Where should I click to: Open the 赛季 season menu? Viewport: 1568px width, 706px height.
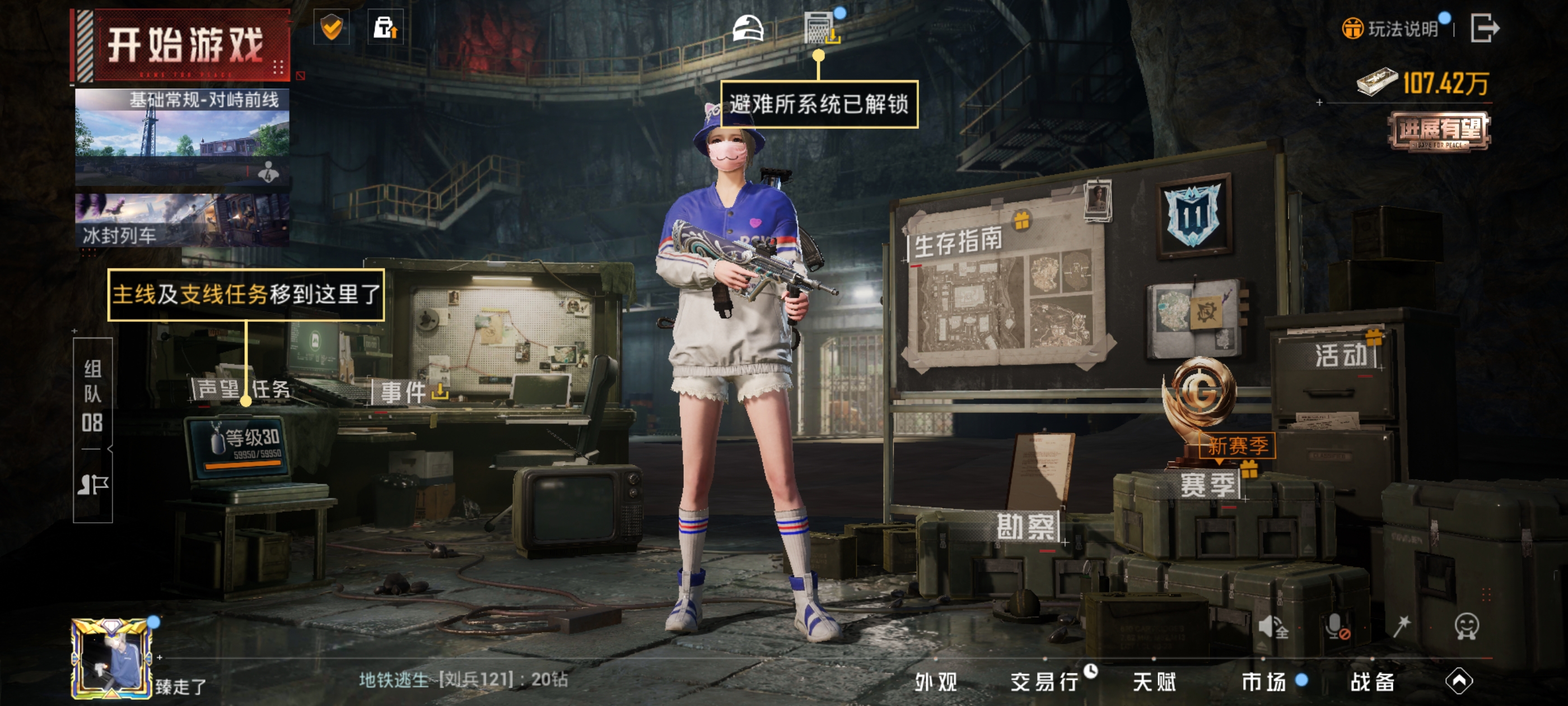tap(1208, 485)
